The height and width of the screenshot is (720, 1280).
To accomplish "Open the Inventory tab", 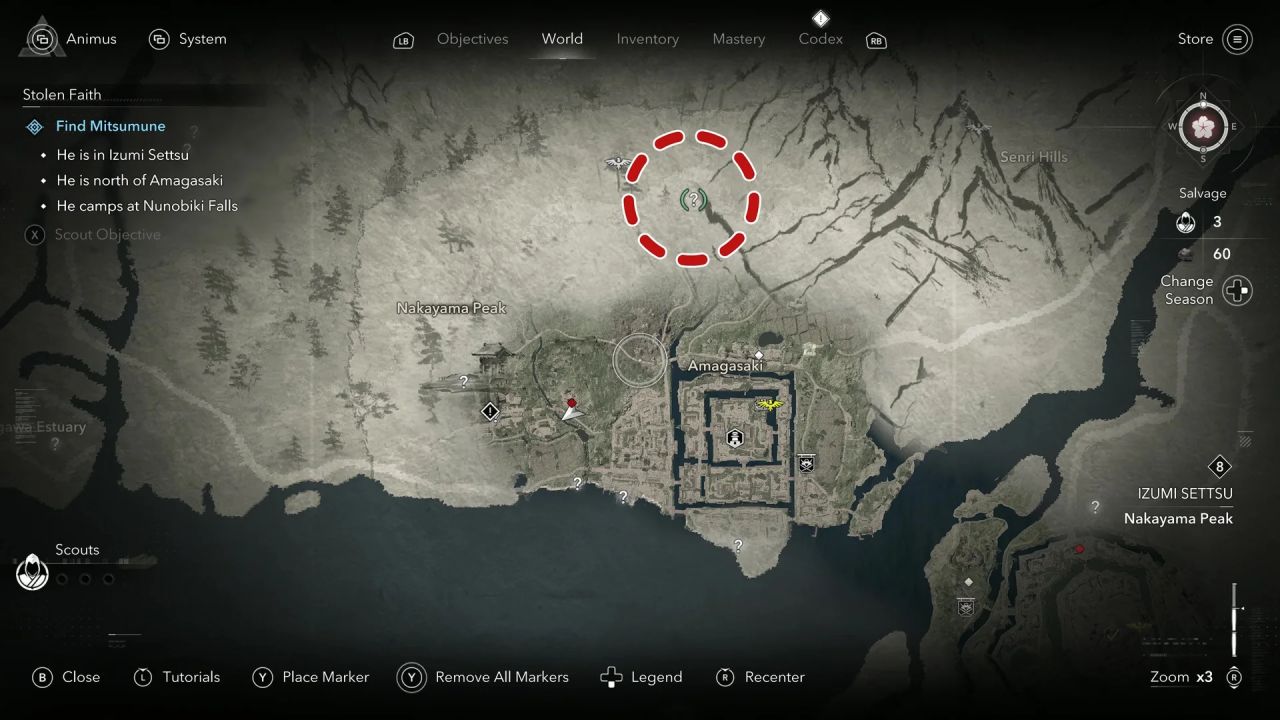I will tap(647, 39).
